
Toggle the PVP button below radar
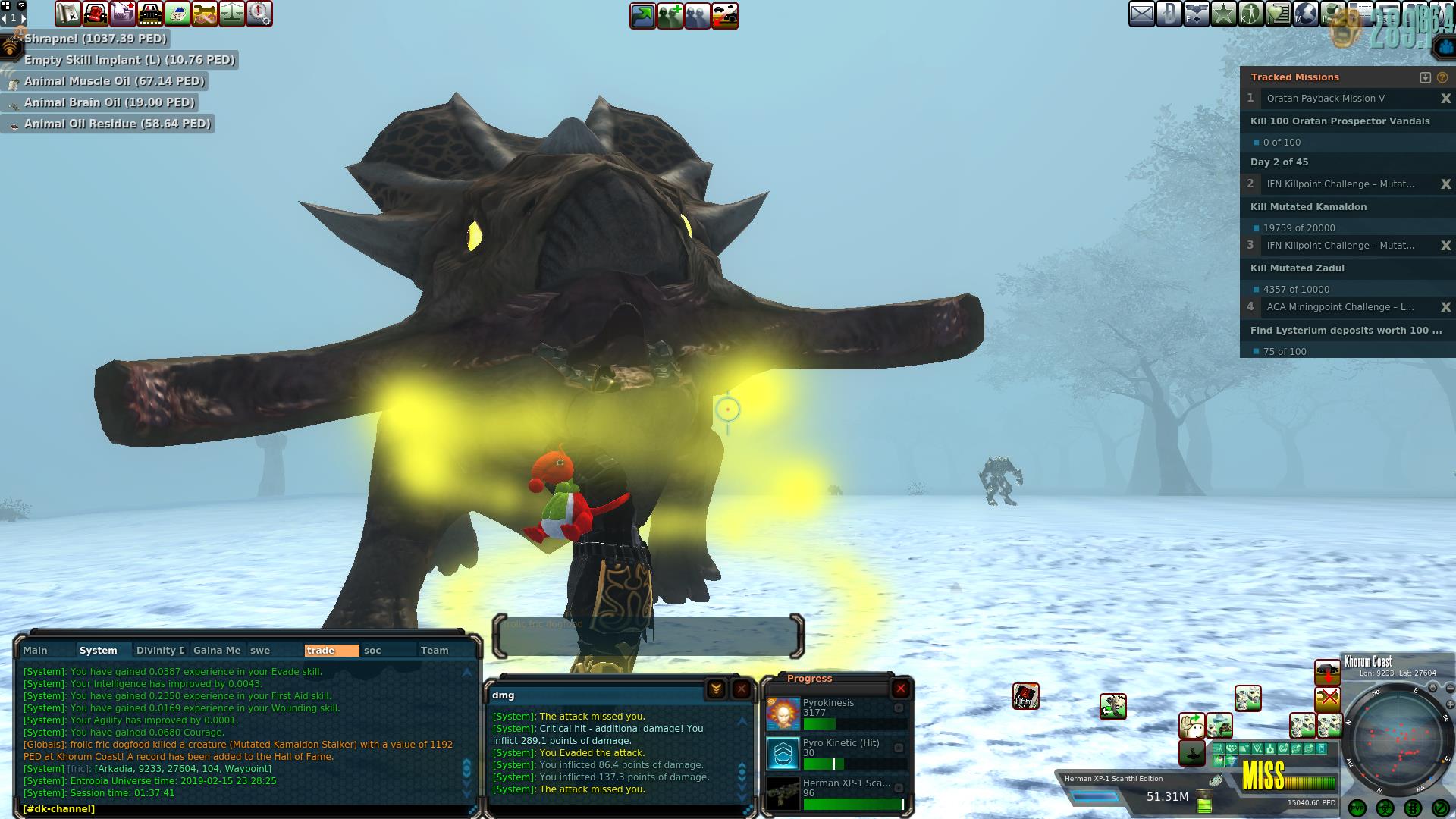click(1357, 808)
